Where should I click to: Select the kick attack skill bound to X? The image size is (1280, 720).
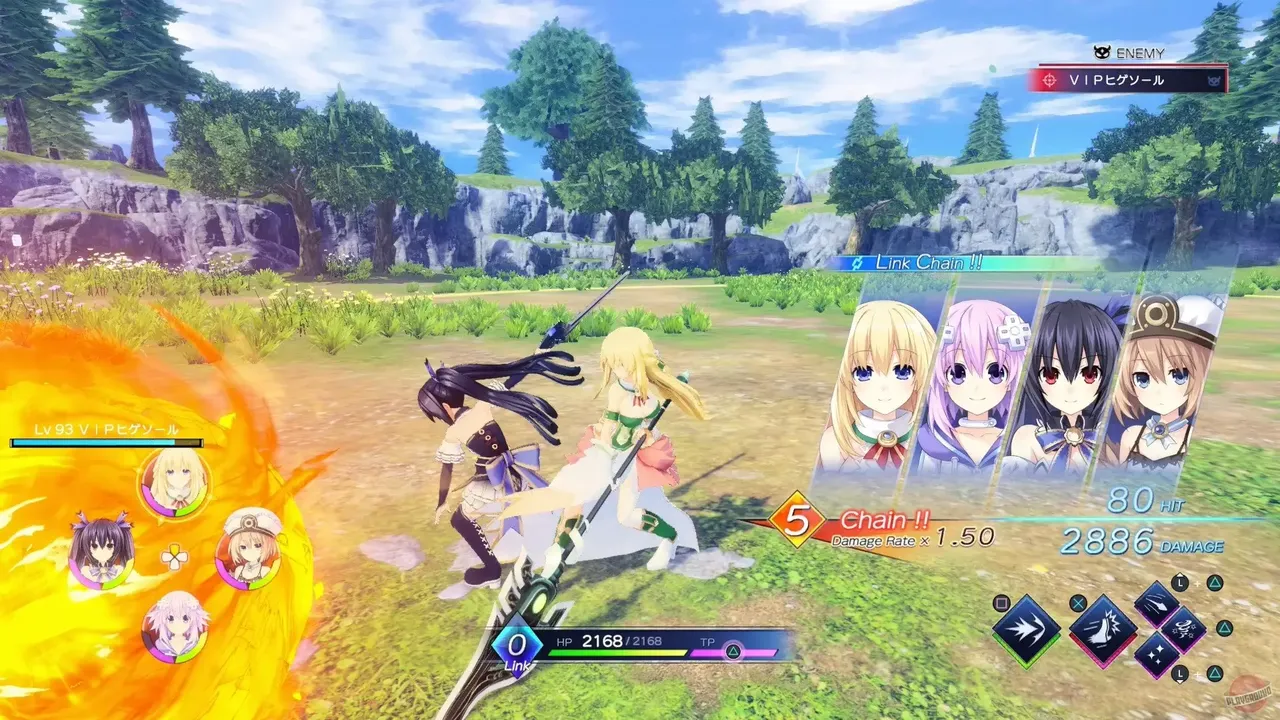(x=1103, y=630)
